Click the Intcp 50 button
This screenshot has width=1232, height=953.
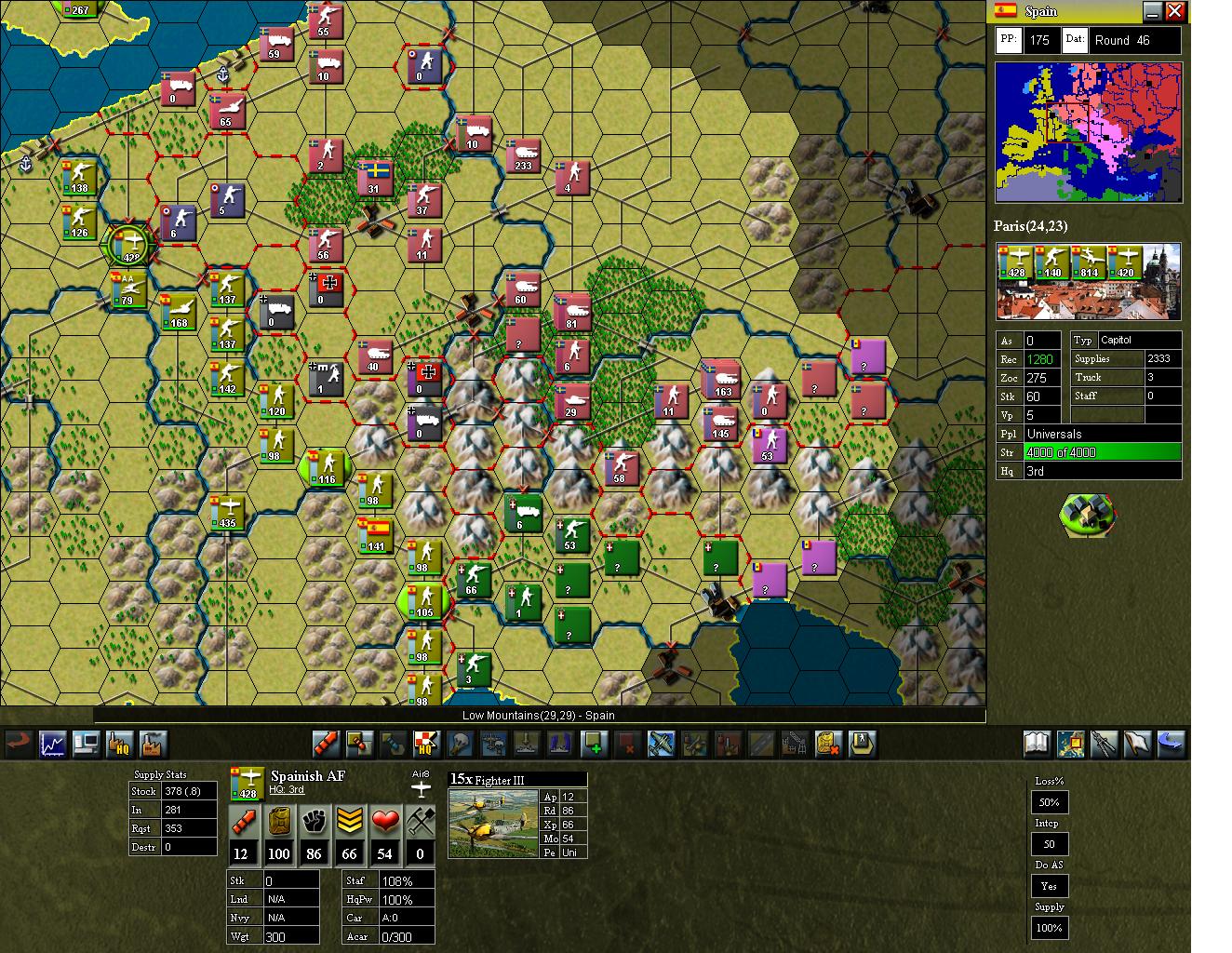[x=1049, y=843]
